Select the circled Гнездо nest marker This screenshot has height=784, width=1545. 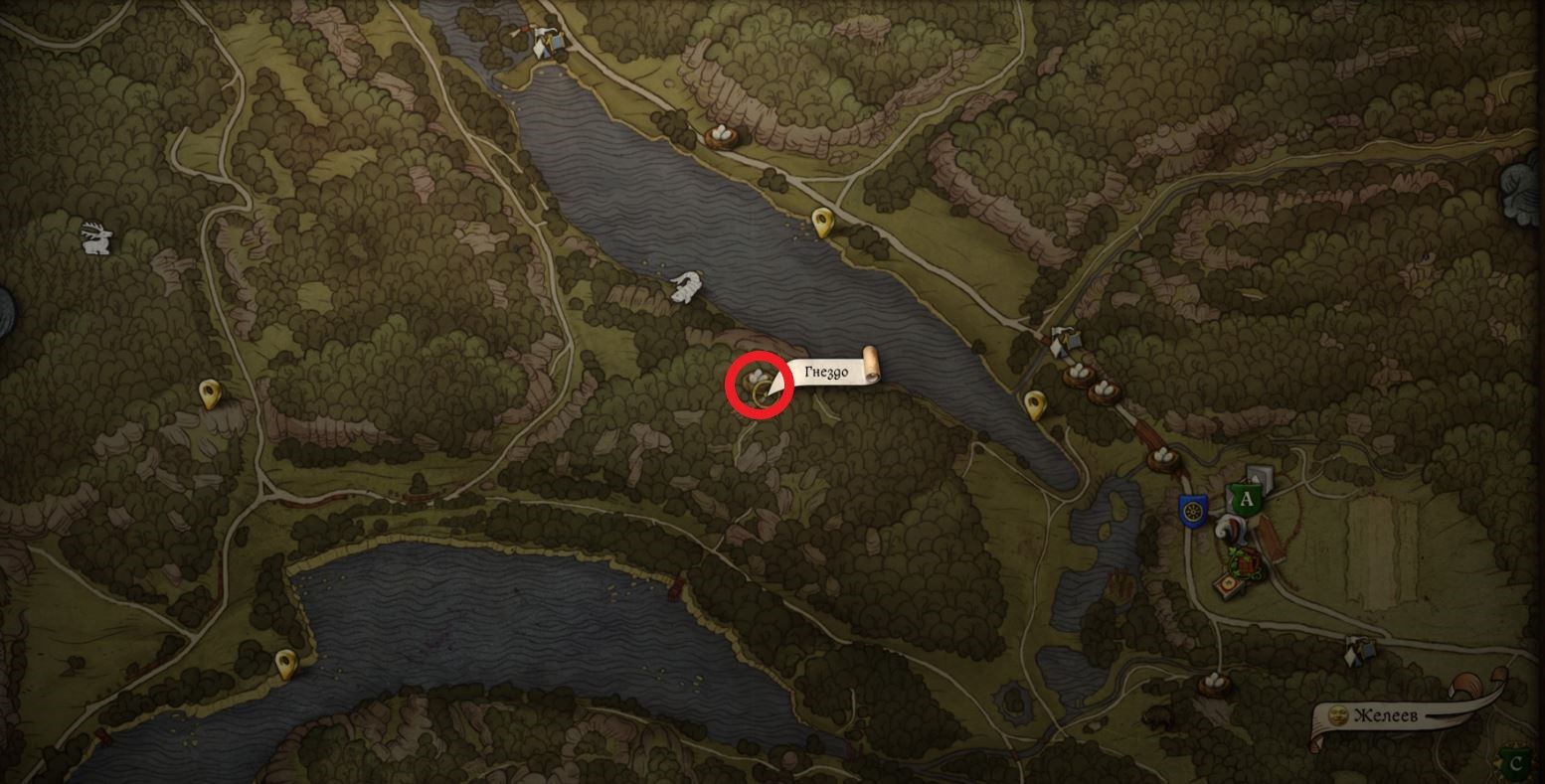coord(760,385)
